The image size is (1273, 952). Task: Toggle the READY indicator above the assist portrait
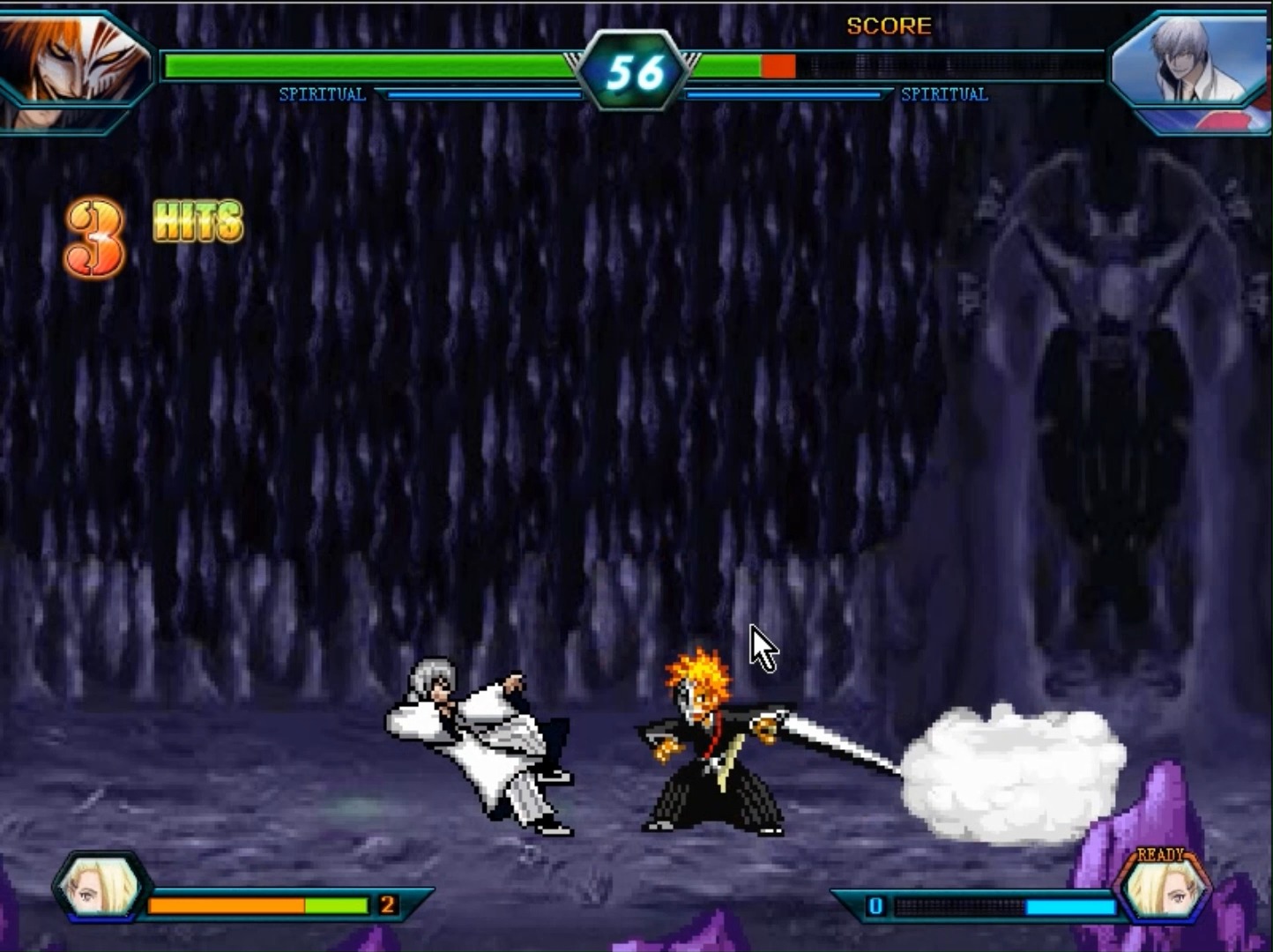click(1159, 853)
